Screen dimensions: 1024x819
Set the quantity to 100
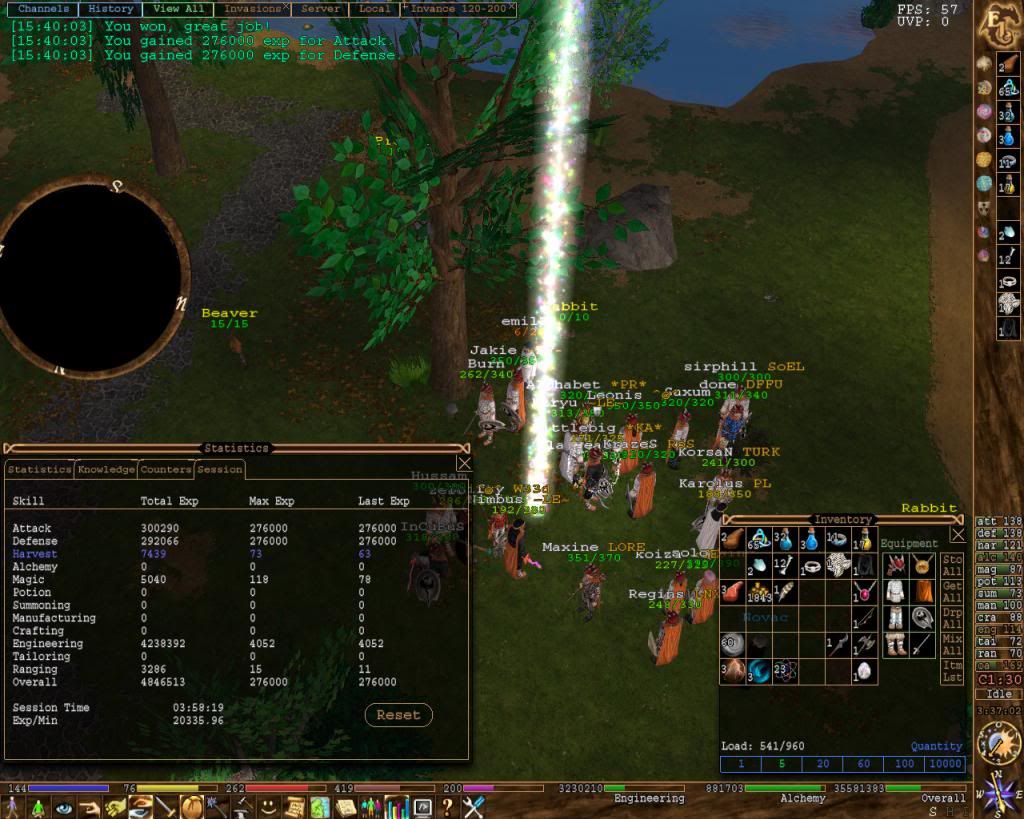904,764
